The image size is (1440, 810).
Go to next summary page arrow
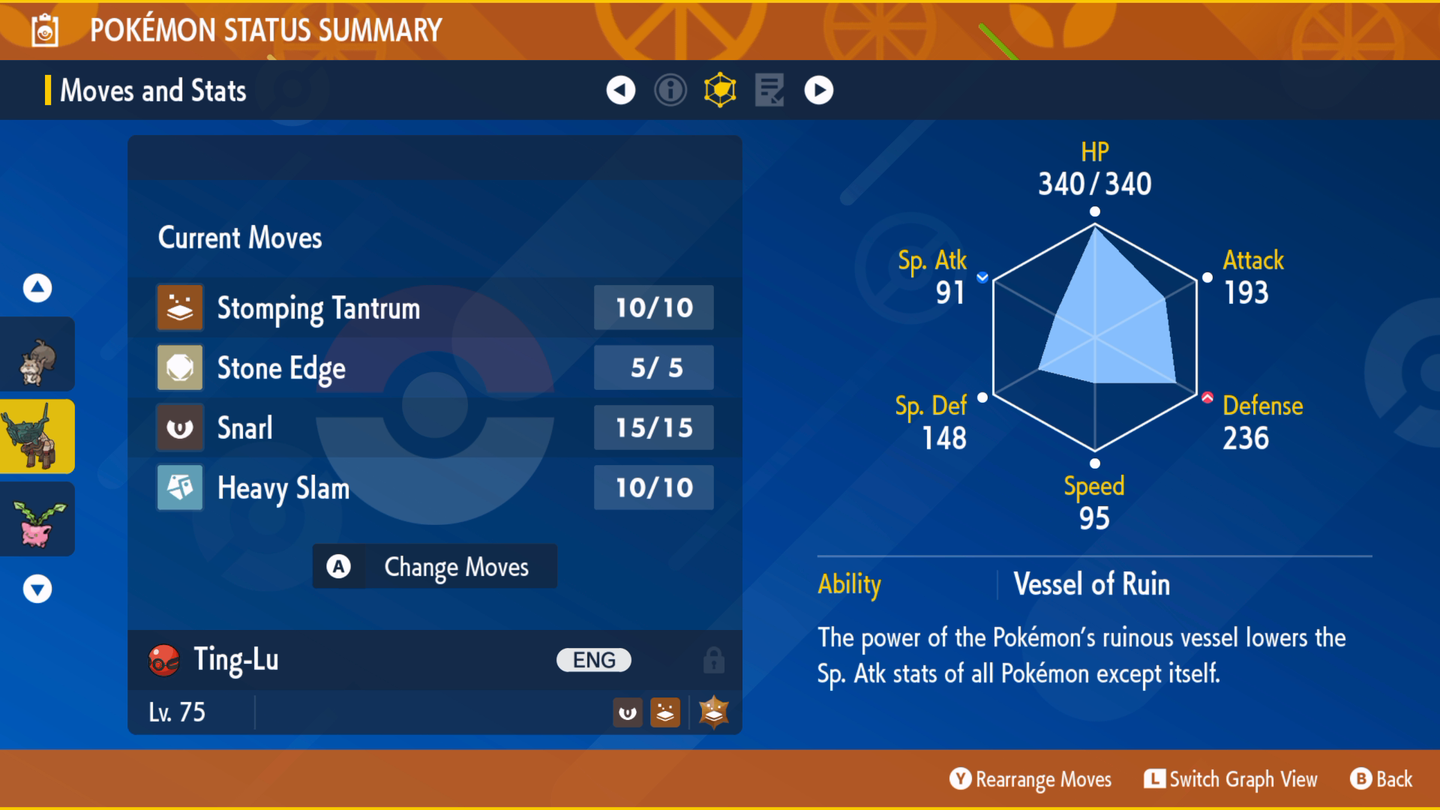pyautogui.click(x=819, y=90)
